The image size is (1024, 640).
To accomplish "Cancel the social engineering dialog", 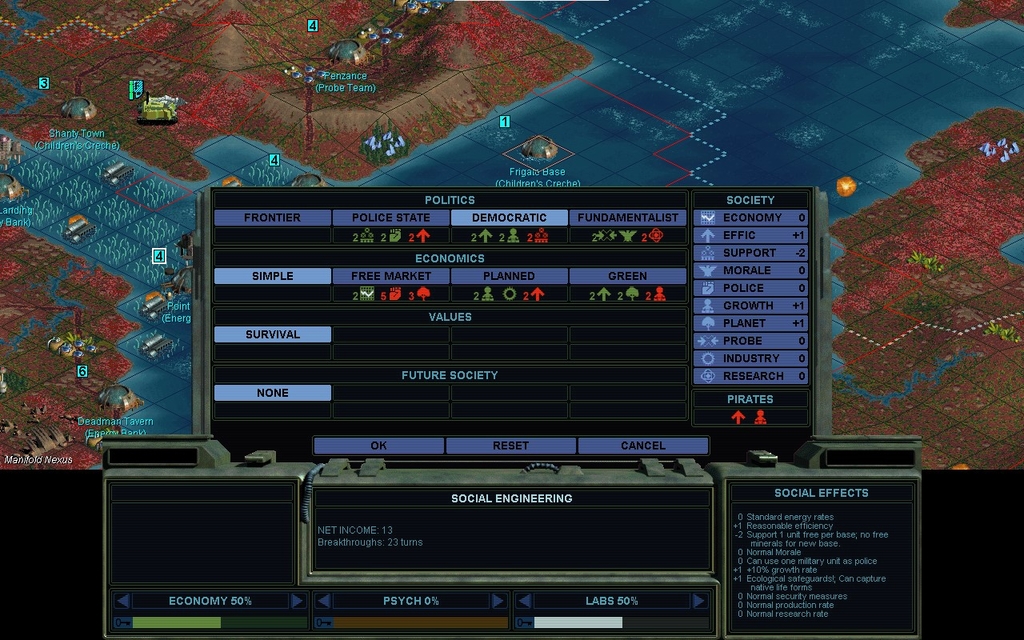I will pyautogui.click(x=643, y=446).
